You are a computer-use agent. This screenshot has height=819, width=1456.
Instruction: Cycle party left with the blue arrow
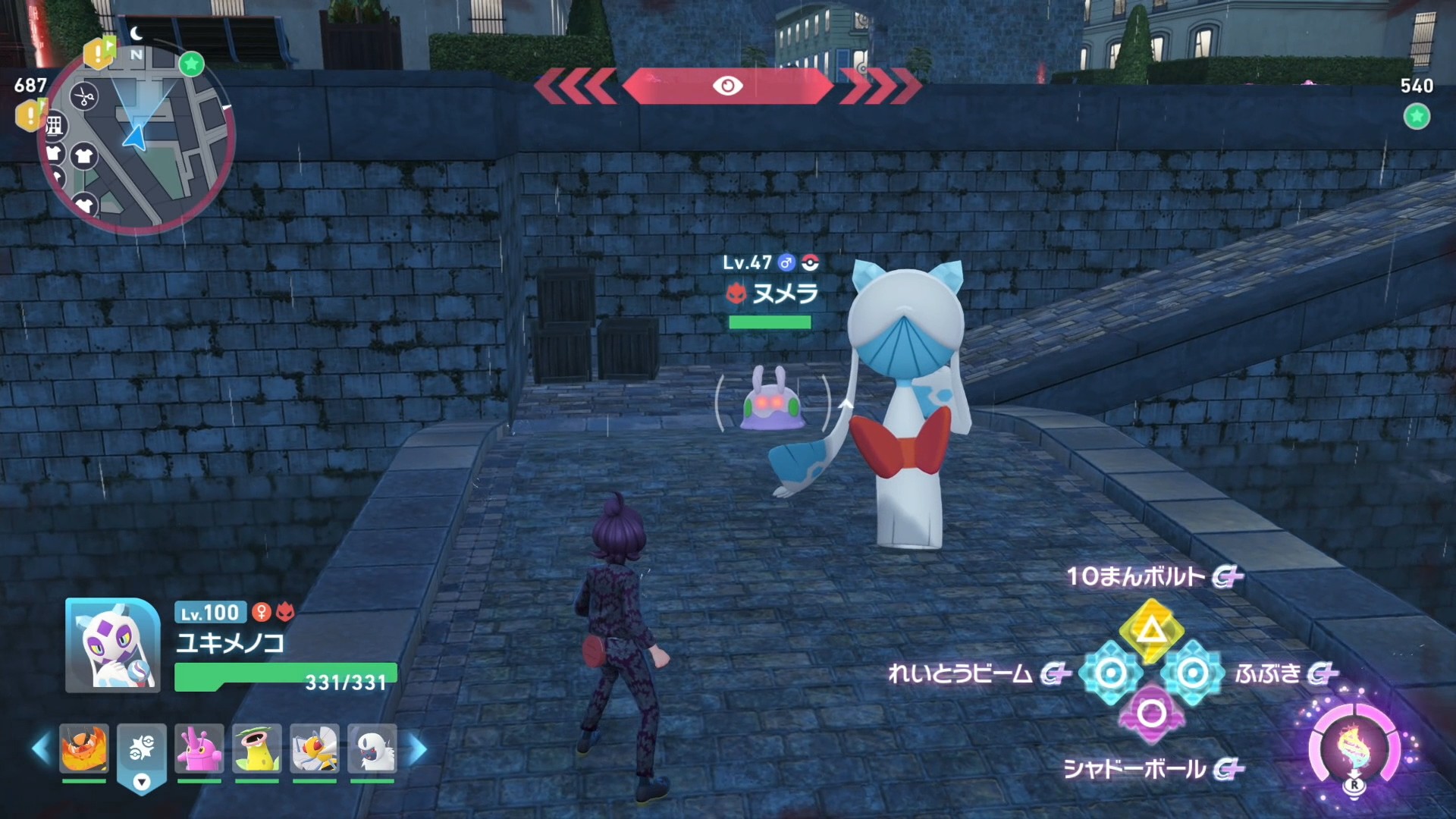pos(41,749)
